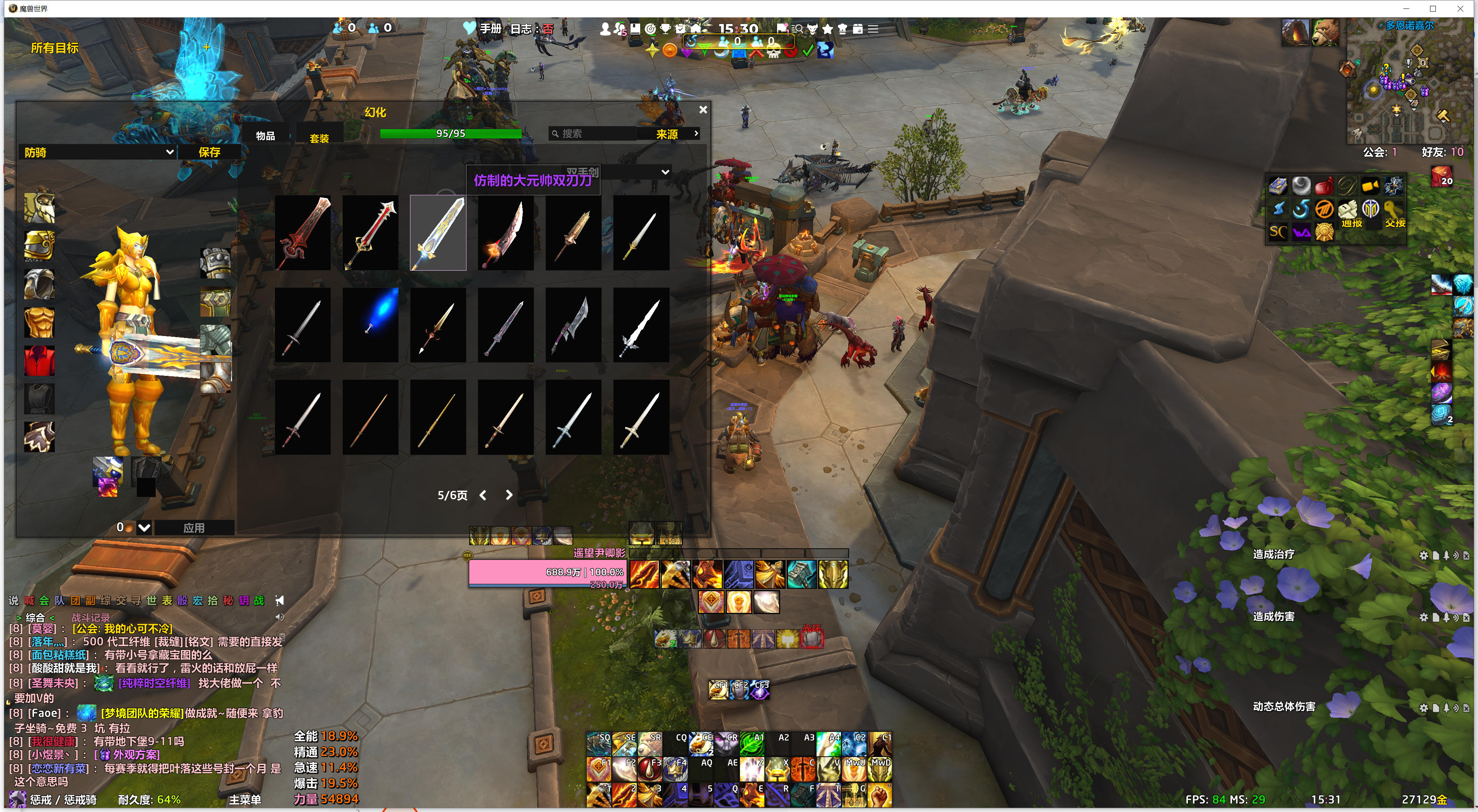Switch to the 物品 items tab
The width and height of the screenshot is (1478, 812).
point(265,136)
